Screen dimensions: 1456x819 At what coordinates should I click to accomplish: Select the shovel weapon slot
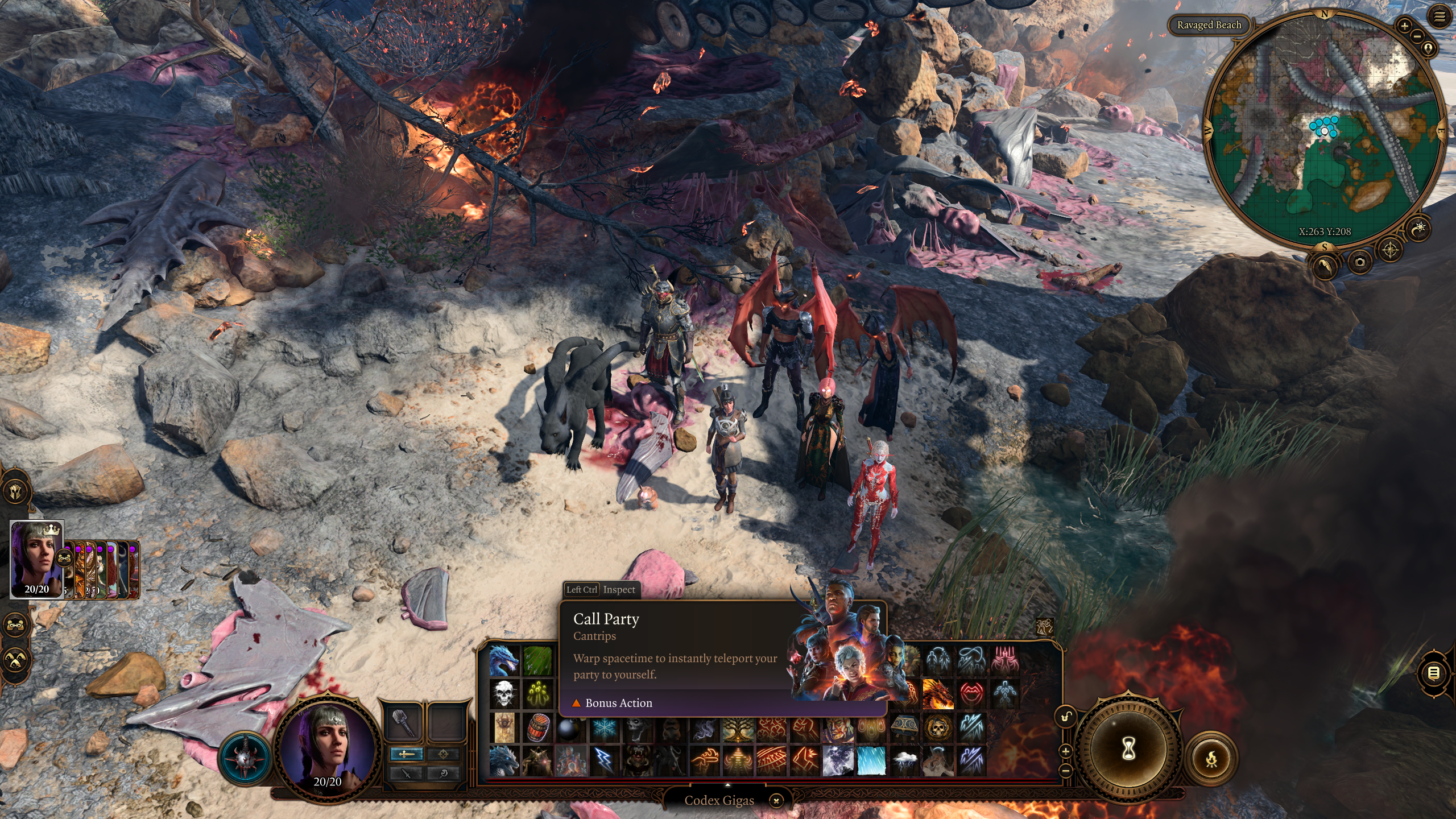point(403,722)
